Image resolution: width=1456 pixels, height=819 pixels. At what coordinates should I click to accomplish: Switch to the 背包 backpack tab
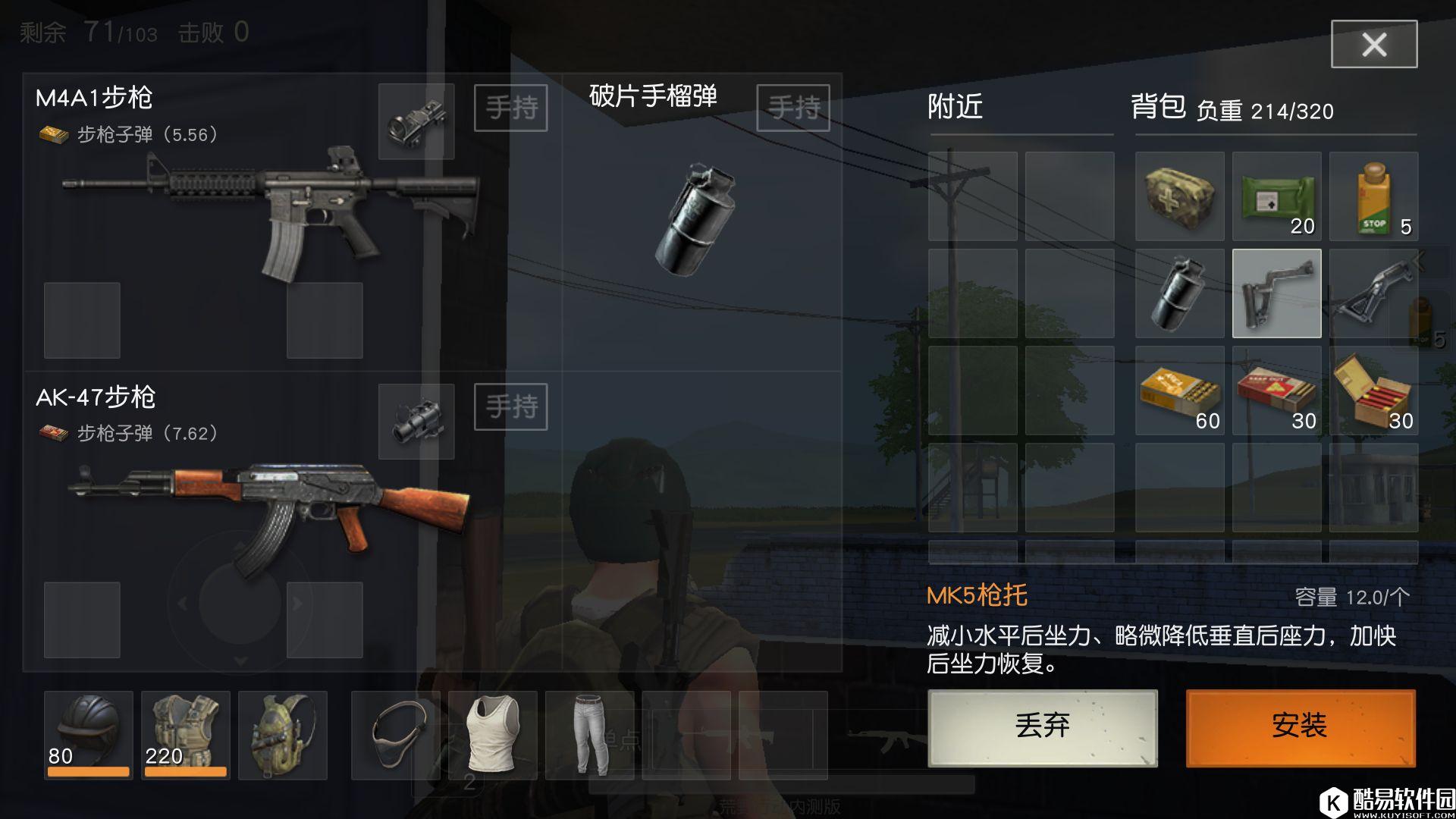tap(1159, 108)
